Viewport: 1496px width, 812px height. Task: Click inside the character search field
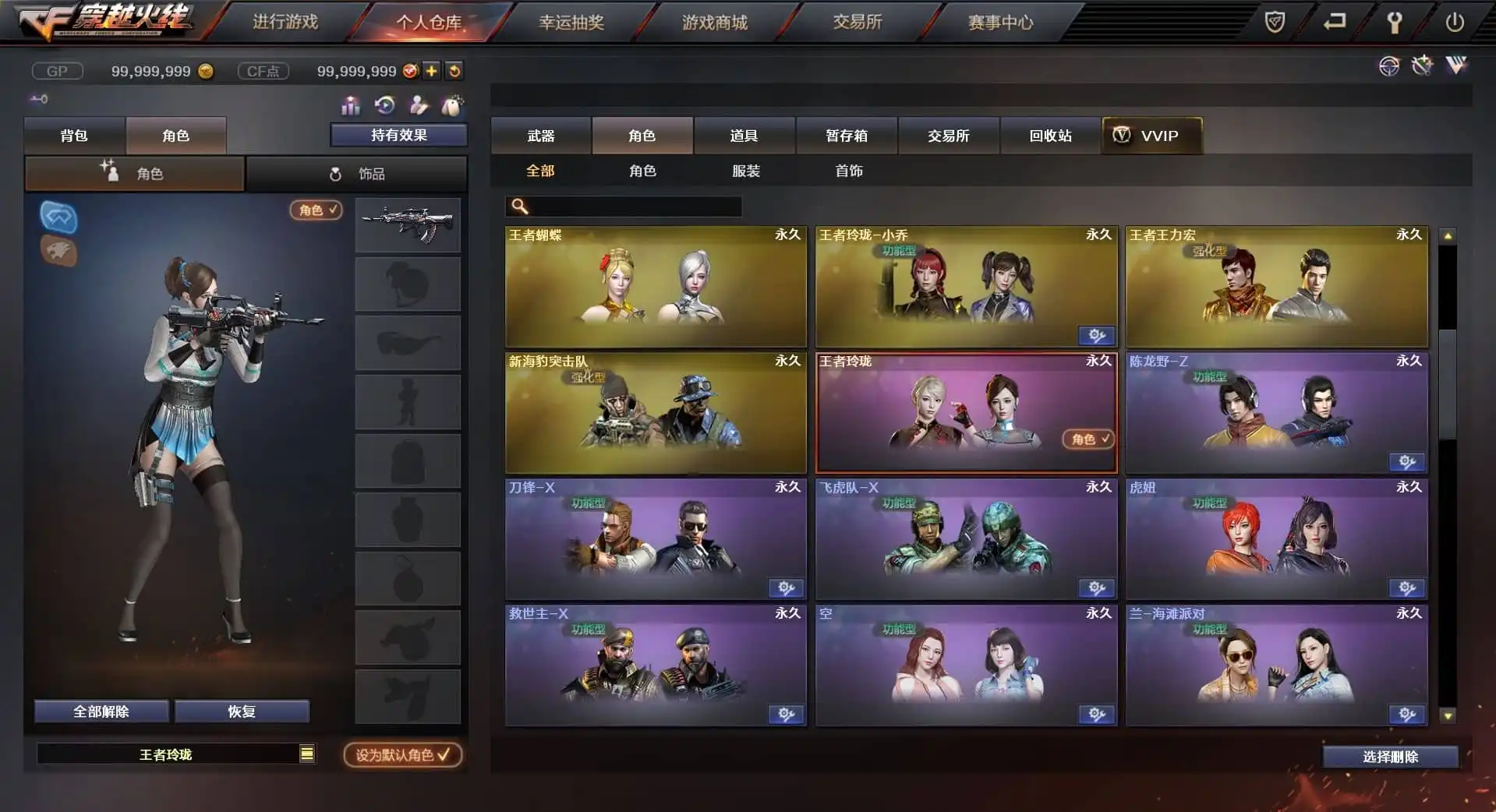(624, 207)
